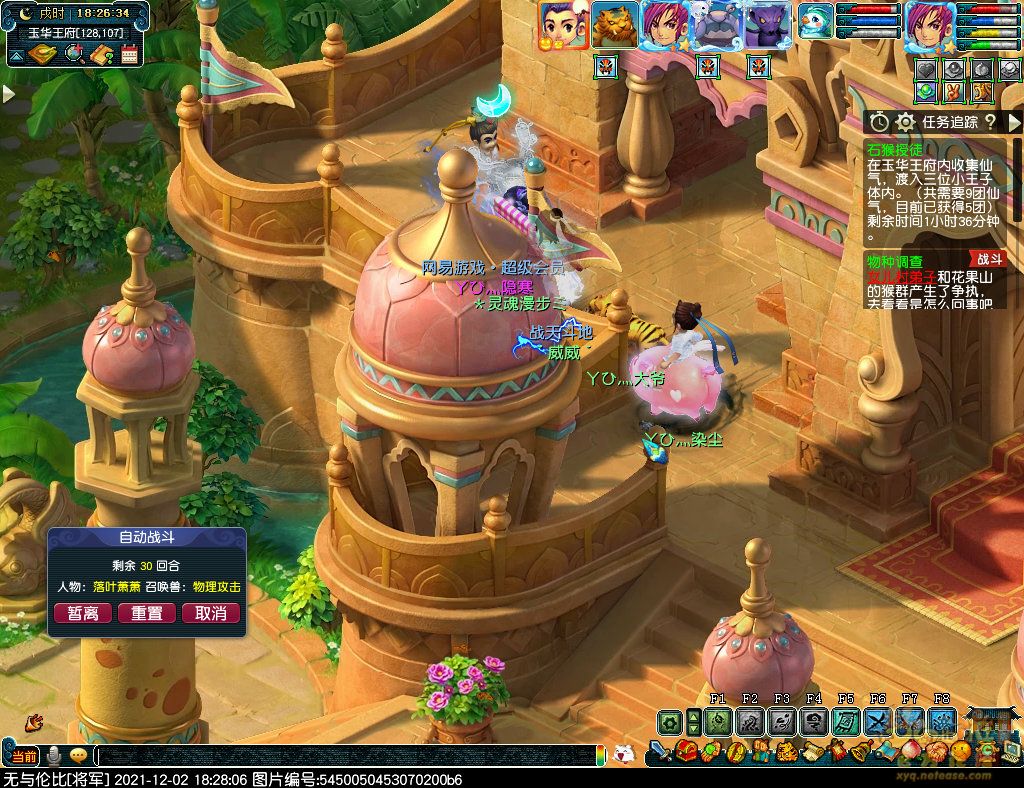This screenshot has height=788, width=1024.
Task: Open the golden compass minimap icon
Action: [42, 55]
